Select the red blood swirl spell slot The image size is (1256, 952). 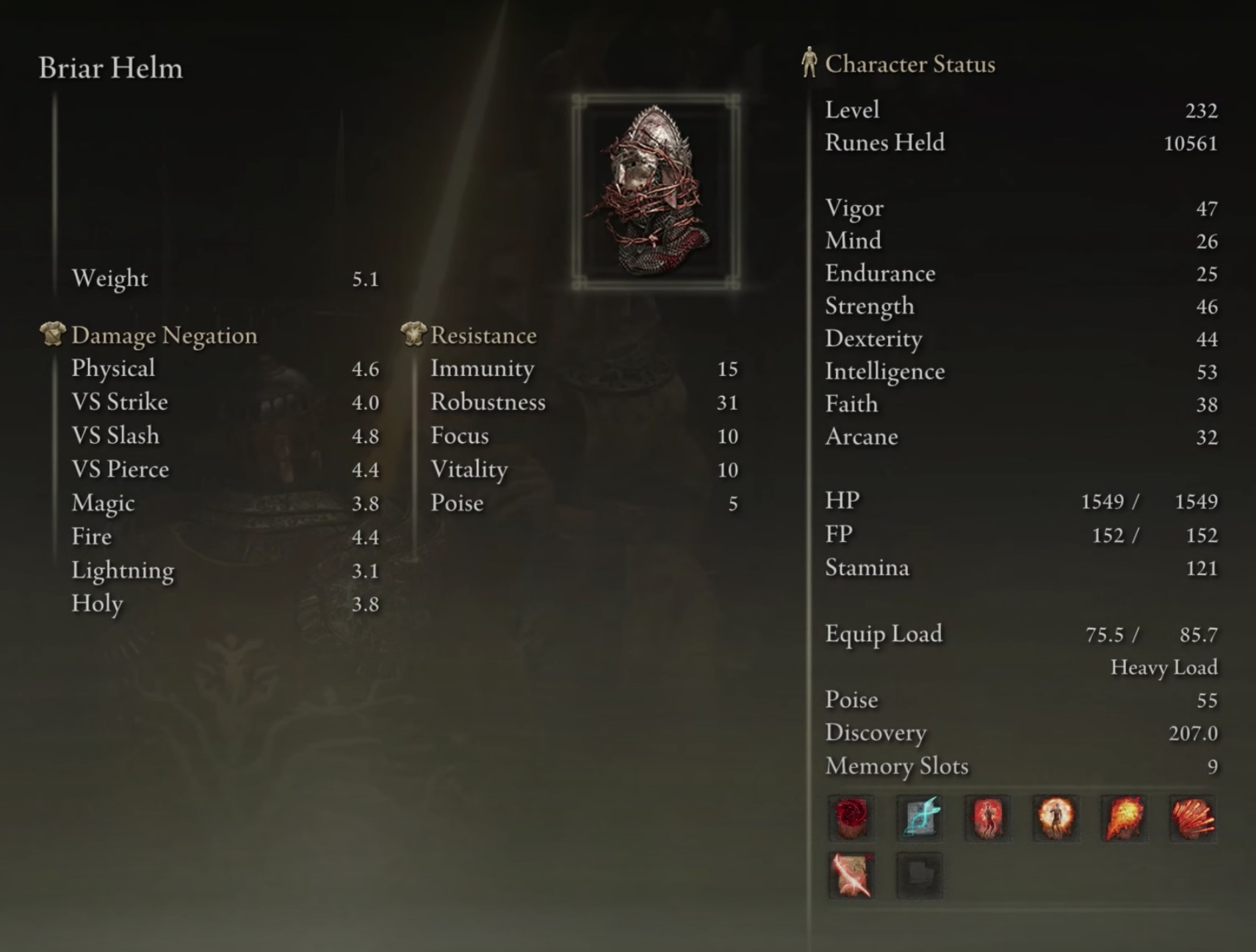(851, 817)
